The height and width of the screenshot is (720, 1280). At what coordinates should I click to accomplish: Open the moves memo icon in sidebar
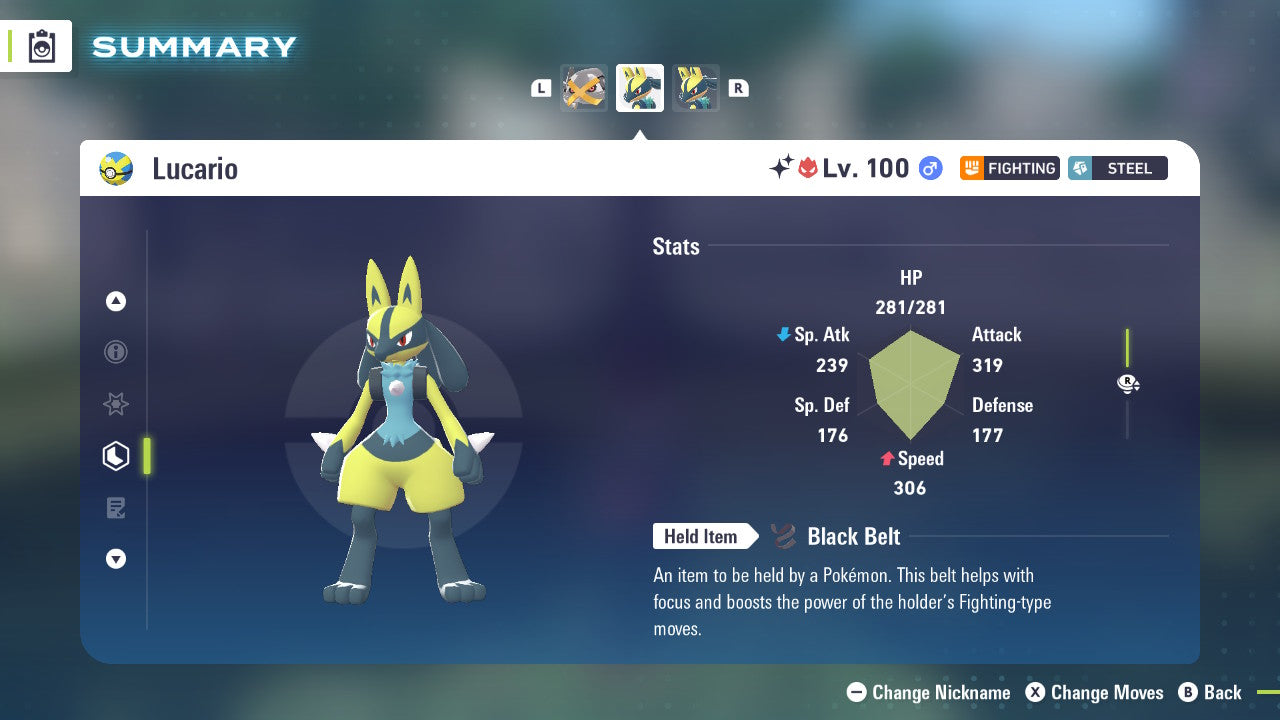point(116,508)
